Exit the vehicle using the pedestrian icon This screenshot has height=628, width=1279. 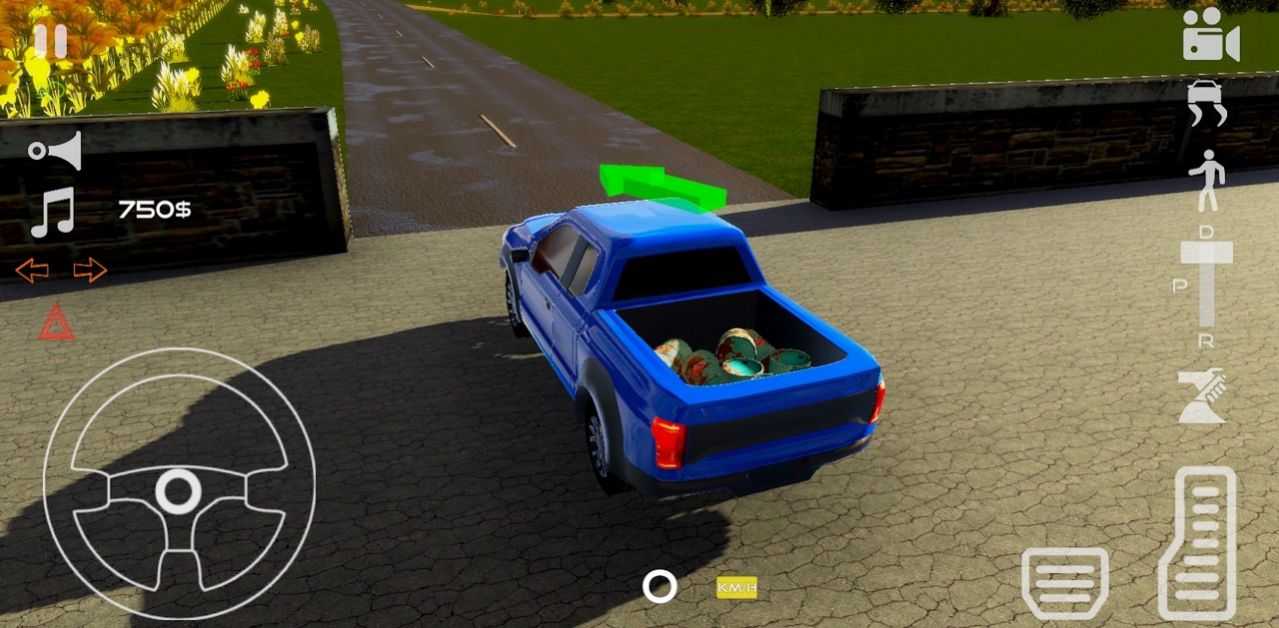1206,179
